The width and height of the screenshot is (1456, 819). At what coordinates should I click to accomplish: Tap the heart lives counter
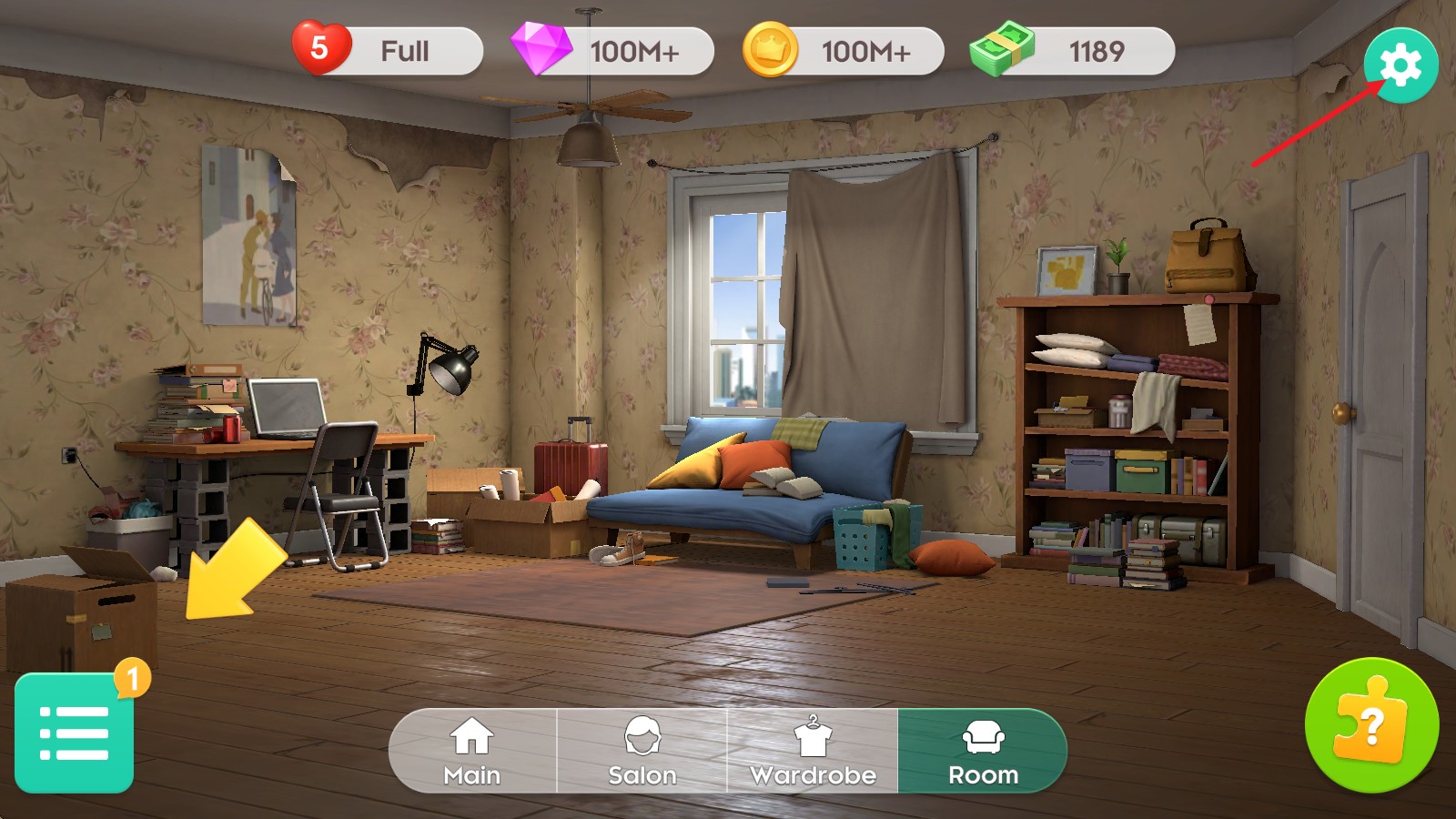point(389,51)
